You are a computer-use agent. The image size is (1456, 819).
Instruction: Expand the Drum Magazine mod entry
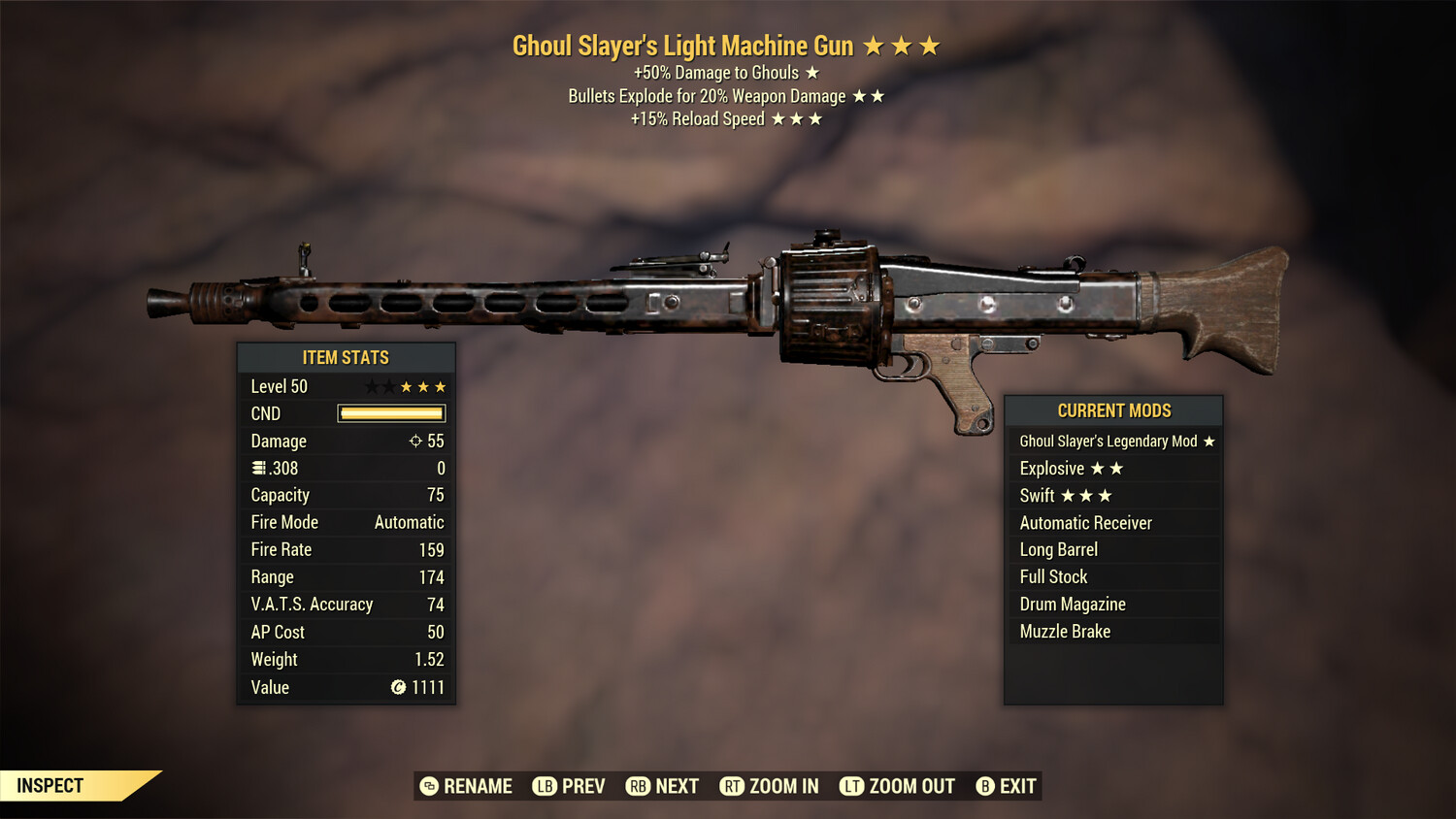(1072, 604)
